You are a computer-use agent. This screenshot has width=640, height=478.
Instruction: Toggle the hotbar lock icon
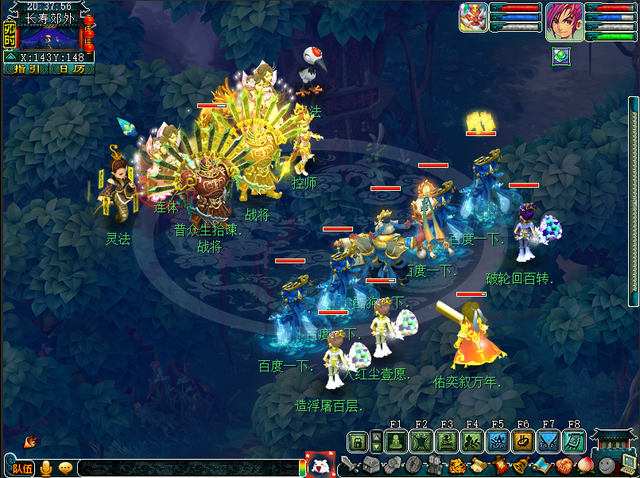356,441
